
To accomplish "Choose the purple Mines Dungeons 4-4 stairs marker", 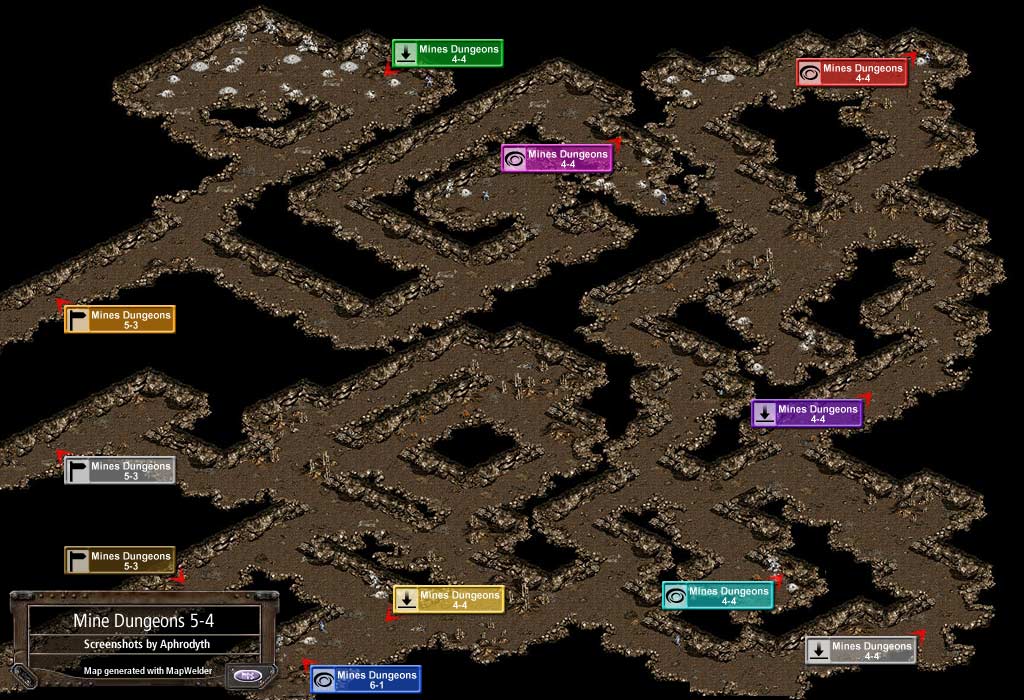I will click(807, 413).
